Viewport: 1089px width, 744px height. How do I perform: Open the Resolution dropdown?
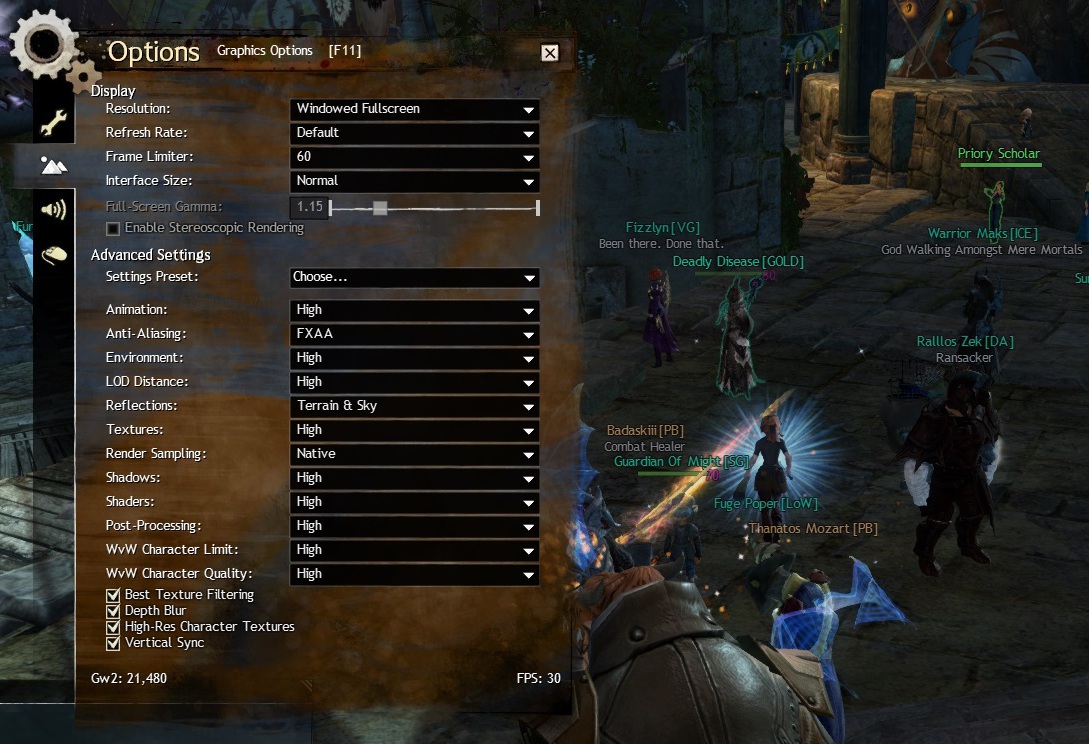[x=415, y=109]
